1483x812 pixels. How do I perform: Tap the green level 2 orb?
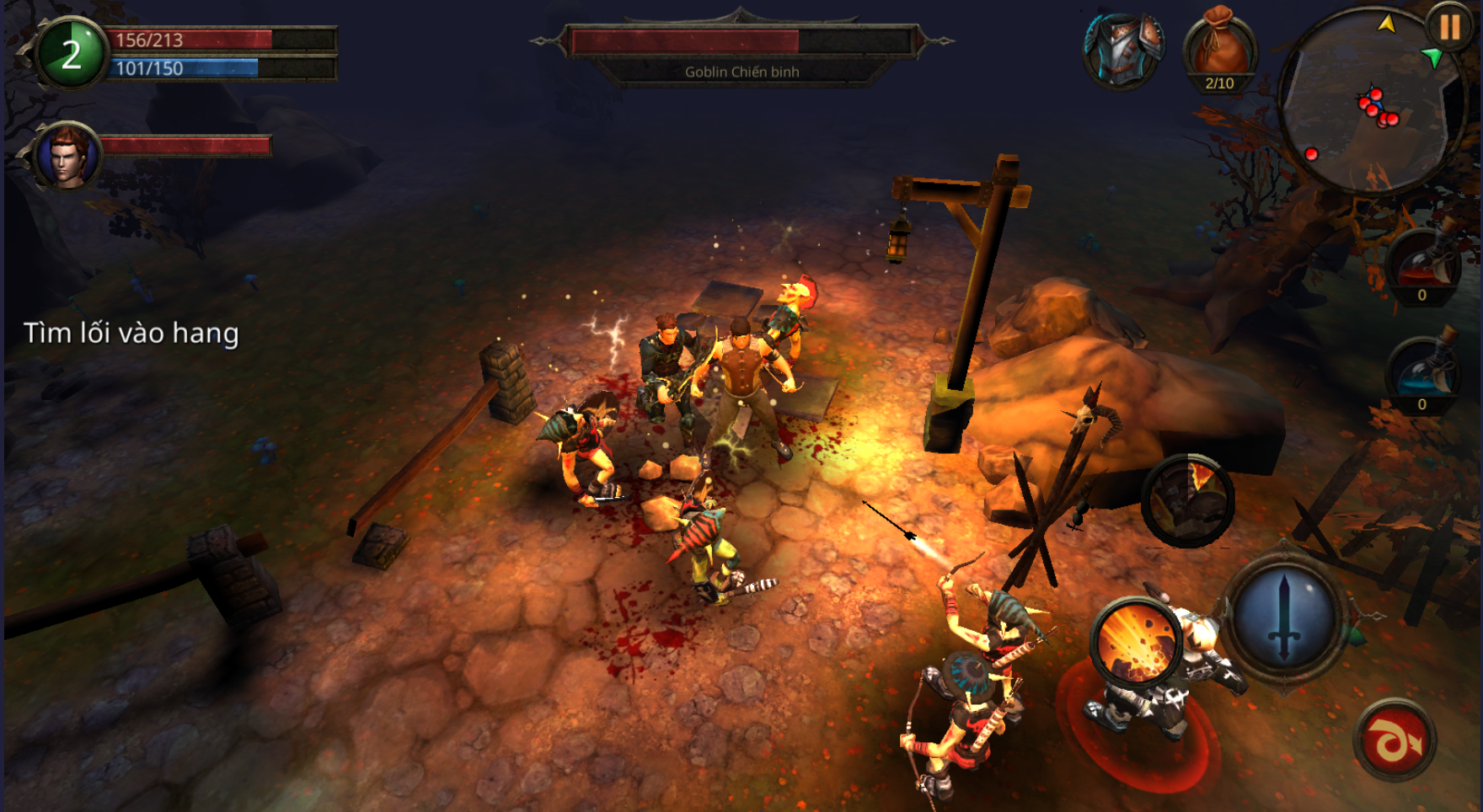pyautogui.click(x=72, y=53)
